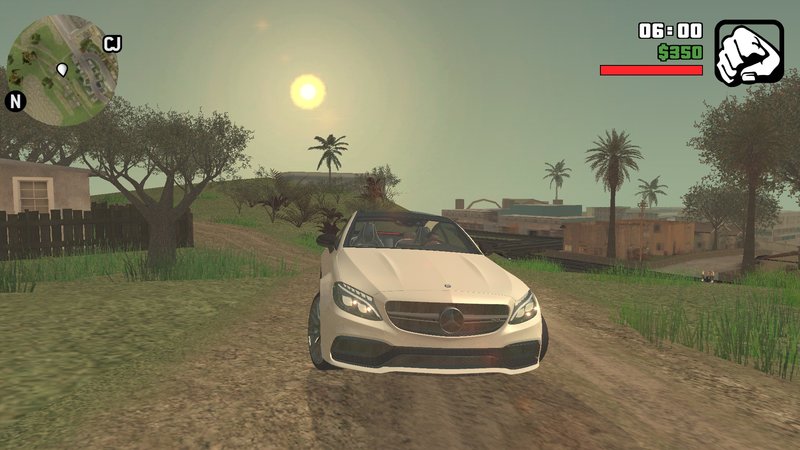
Task: Click the north N indicator on the radar
Action: [15, 101]
